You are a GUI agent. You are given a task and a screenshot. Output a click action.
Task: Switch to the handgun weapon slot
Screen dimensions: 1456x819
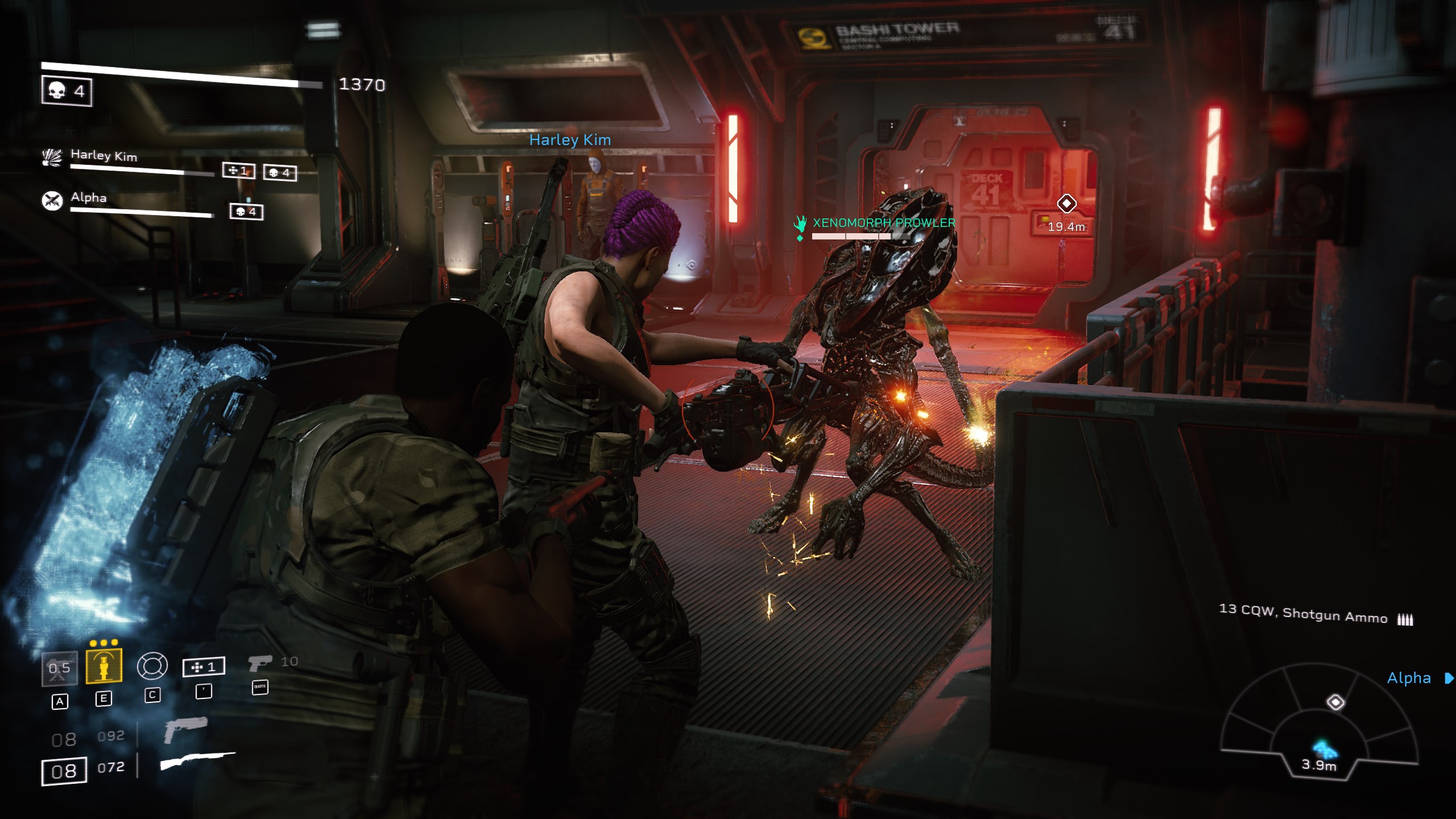click(x=185, y=730)
